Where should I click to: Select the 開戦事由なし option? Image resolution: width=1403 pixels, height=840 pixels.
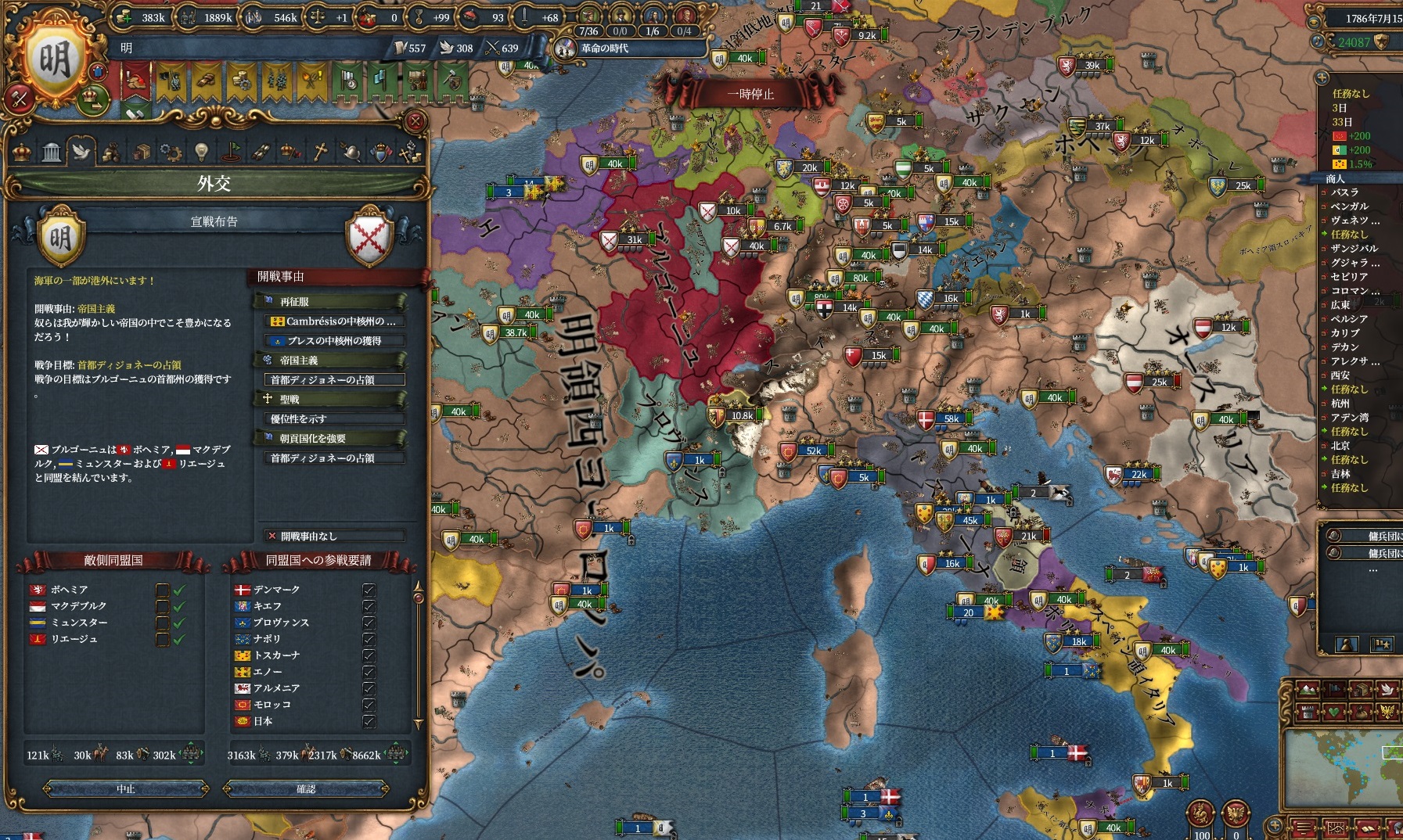point(335,537)
